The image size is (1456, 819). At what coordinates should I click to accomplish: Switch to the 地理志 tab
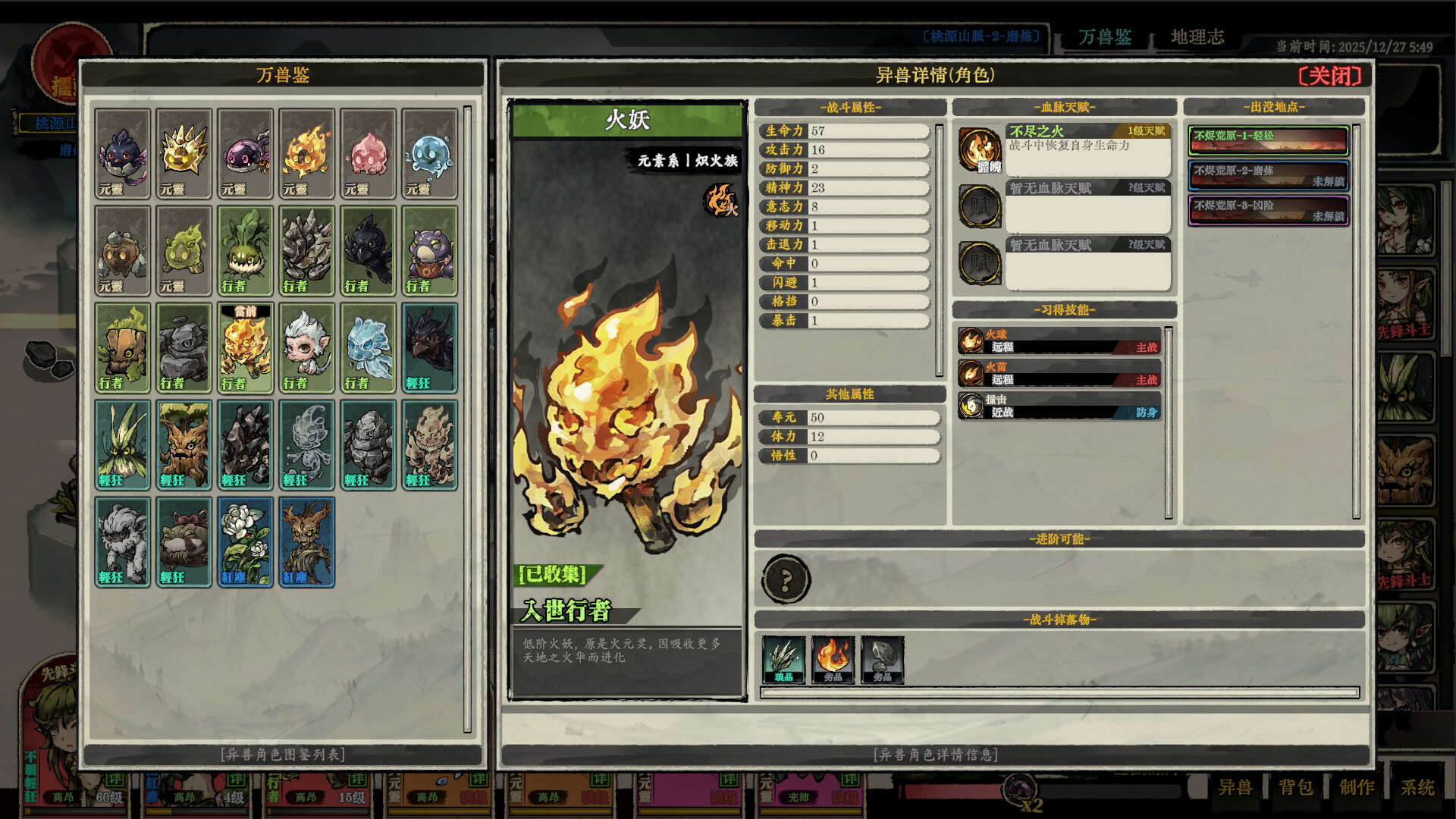(x=1200, y=38)
